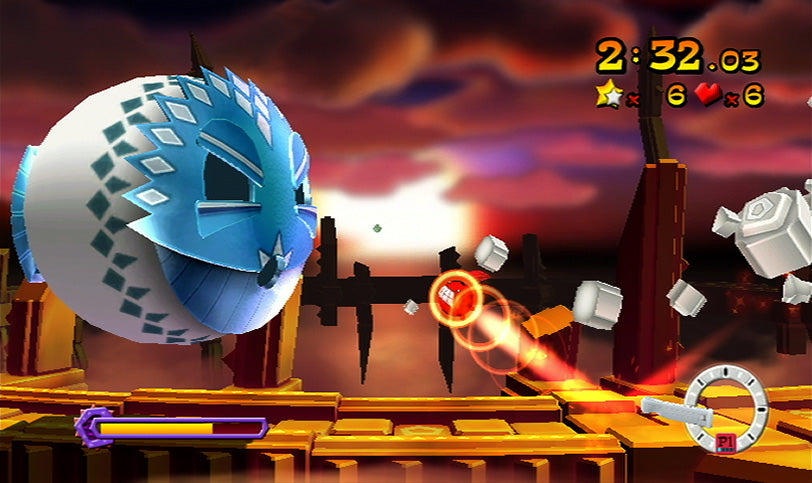812x483 pixels.
Task: Click the yellow star counter icon
Action: 609,95
